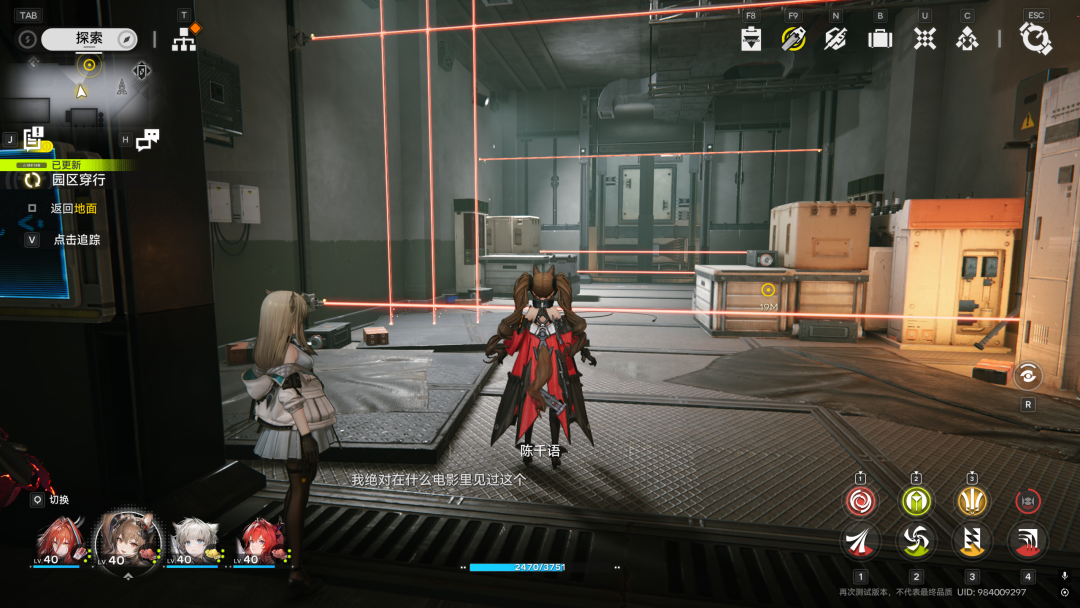Image resolution: width=1080 pixels, height=608 pixels.
Task: Open the mission log document icon
Action: [x=34, y=138]
